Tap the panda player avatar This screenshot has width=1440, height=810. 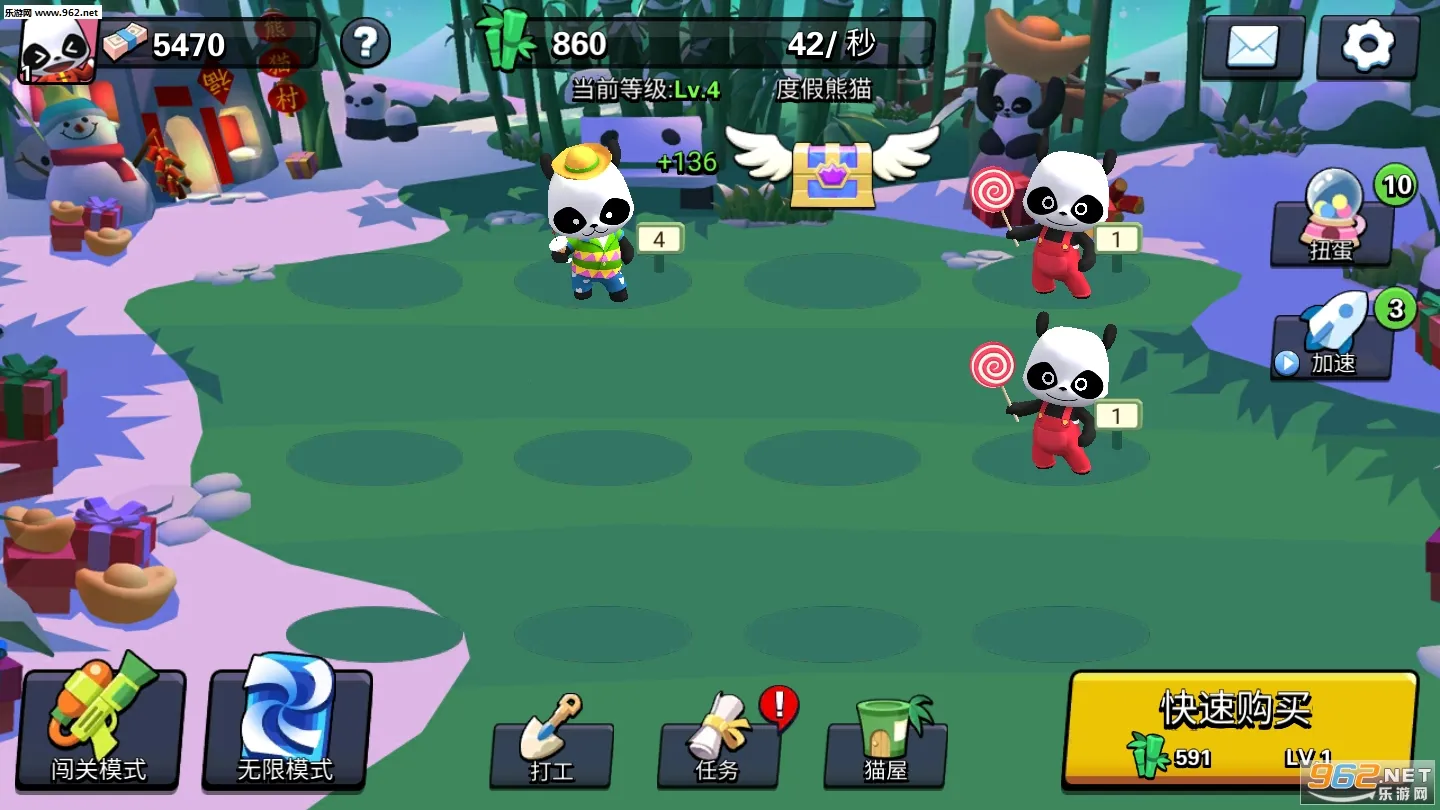pos(57,48)
